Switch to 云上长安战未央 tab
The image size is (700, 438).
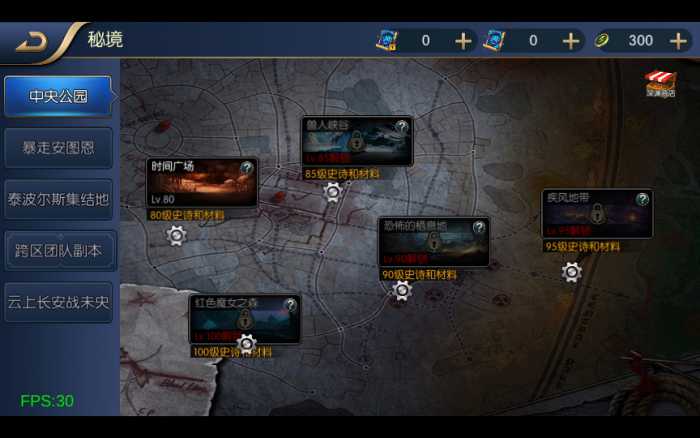tap(58, 302)
